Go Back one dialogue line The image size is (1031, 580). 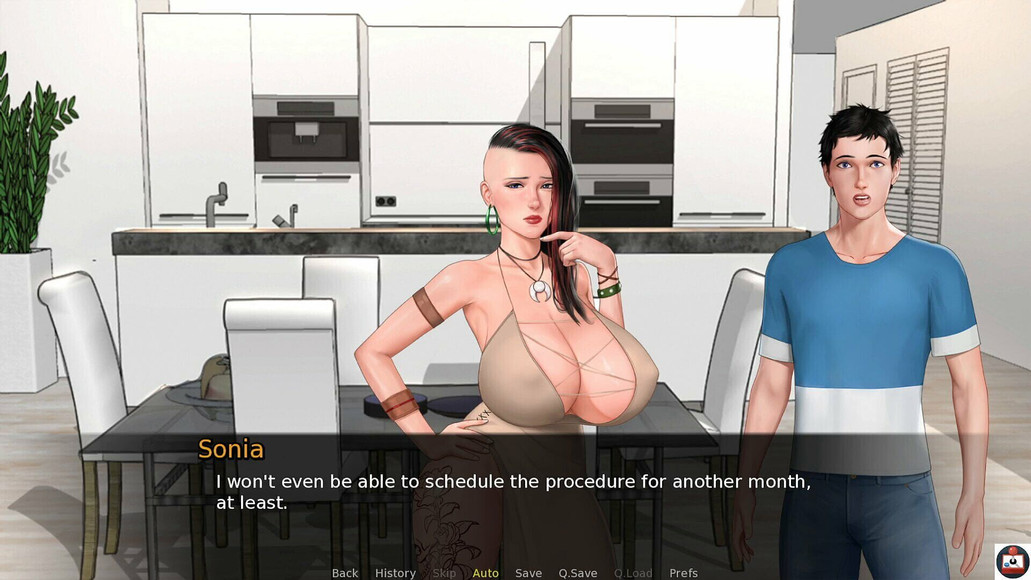(345, 573)
